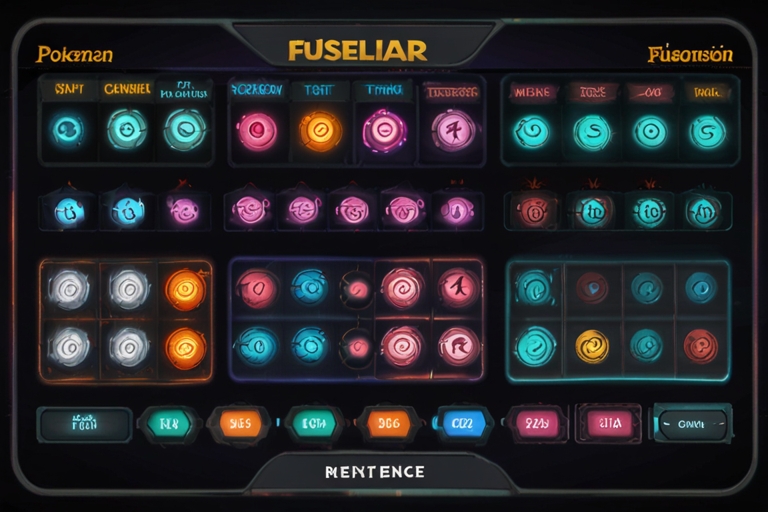The image size is (768, 512).
Task: Click the pink 92/9 button
Action: (534, 423)
